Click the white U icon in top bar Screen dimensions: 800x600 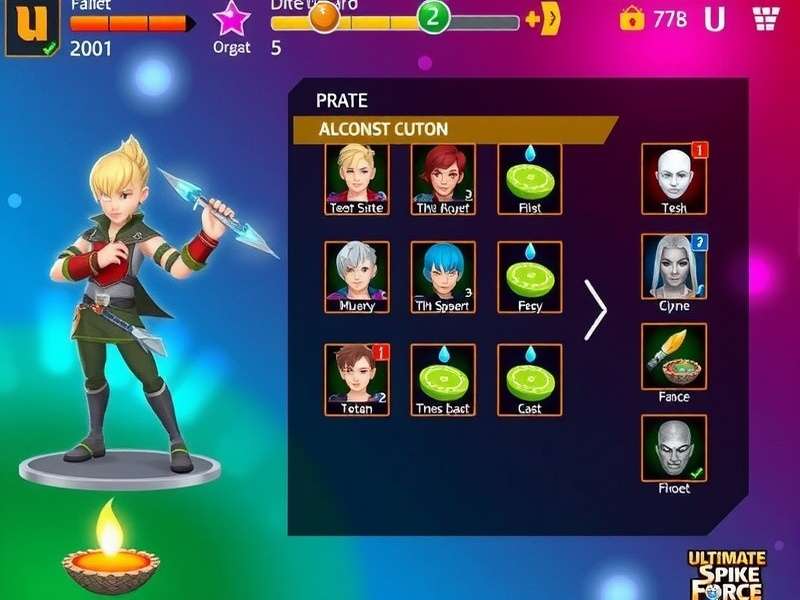(x=714, y=19)
